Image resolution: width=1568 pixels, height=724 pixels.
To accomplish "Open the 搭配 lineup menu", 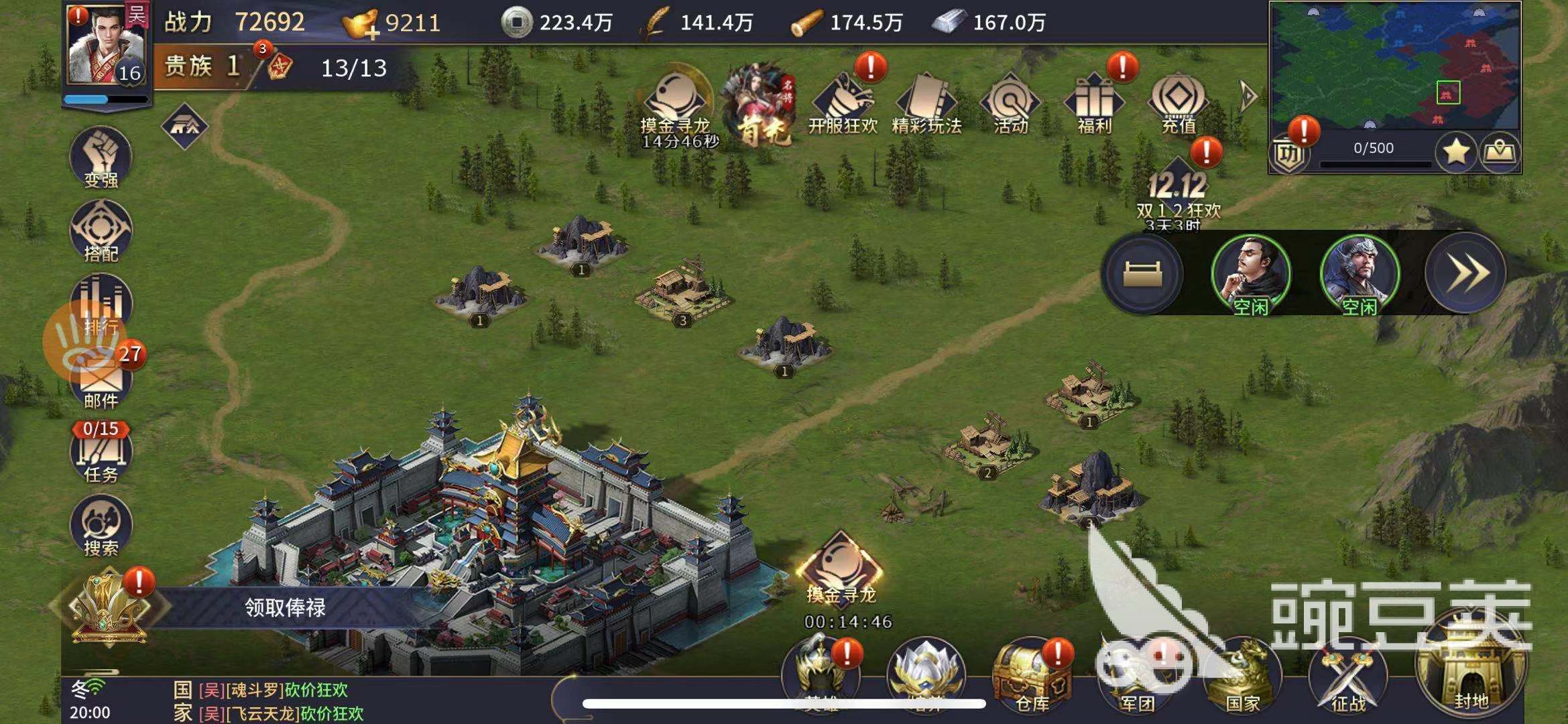I will pos(101,232).
